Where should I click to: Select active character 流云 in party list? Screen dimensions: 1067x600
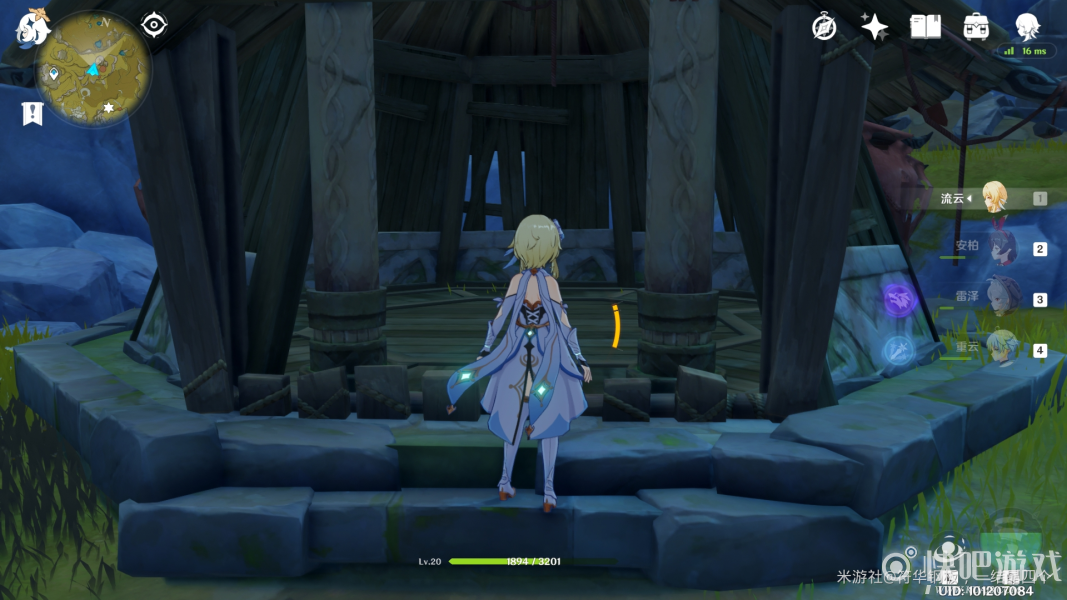993,197
